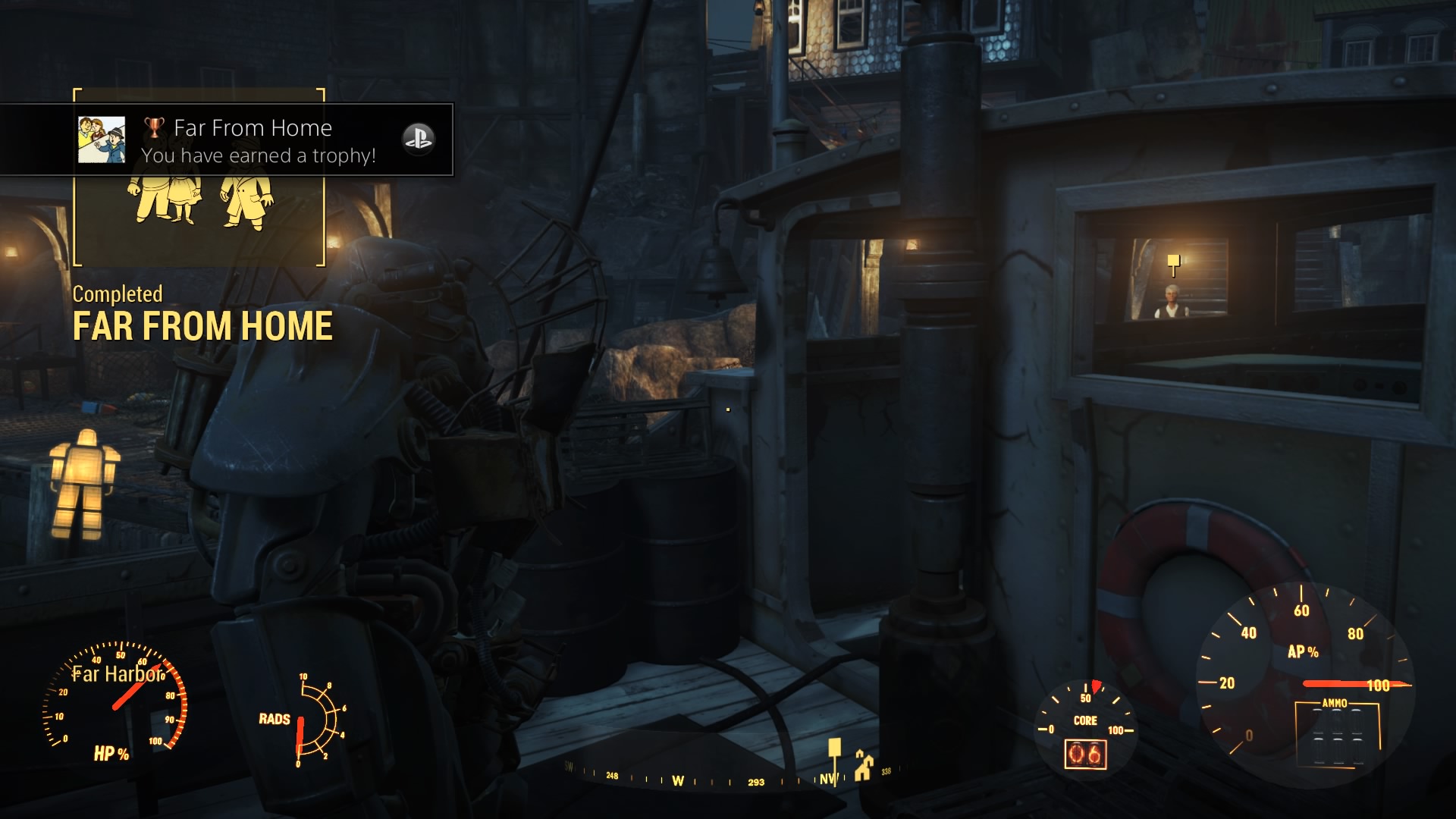1456x819 pixels.
Task: Open the Far From Home trophy notification
Action: pyautogui.click(x=258, y=141)
